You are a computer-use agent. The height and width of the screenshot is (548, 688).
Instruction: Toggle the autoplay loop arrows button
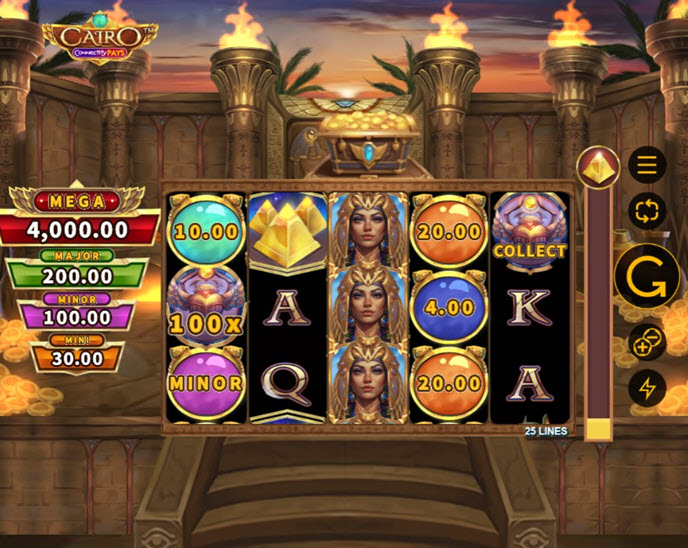(x=647, y=212)
